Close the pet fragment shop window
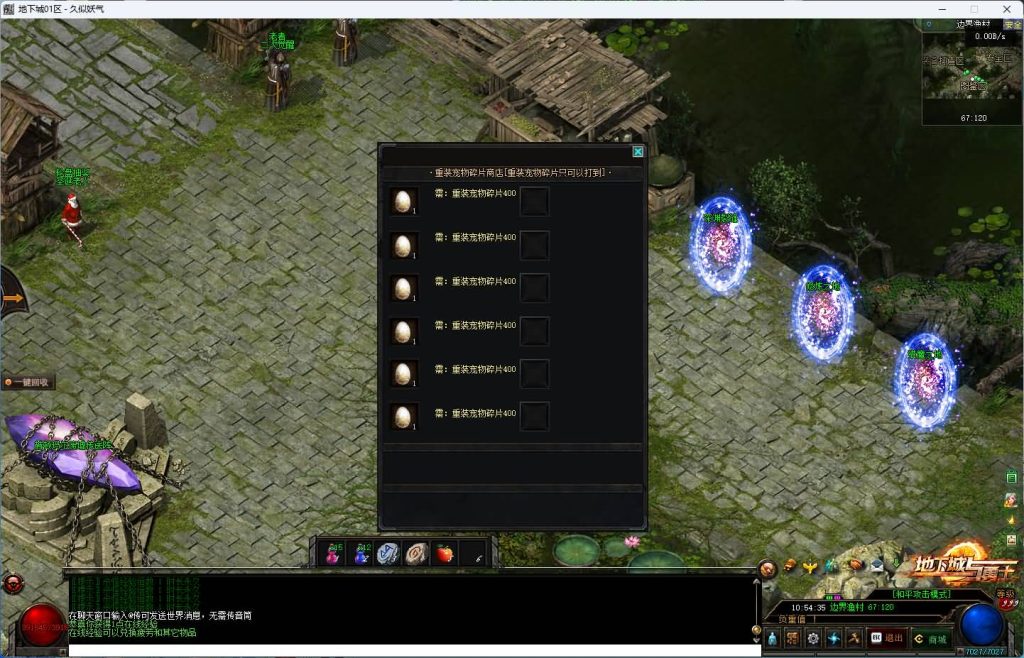This screenshot has height=658, width=1024. click(x=638, y=152)
